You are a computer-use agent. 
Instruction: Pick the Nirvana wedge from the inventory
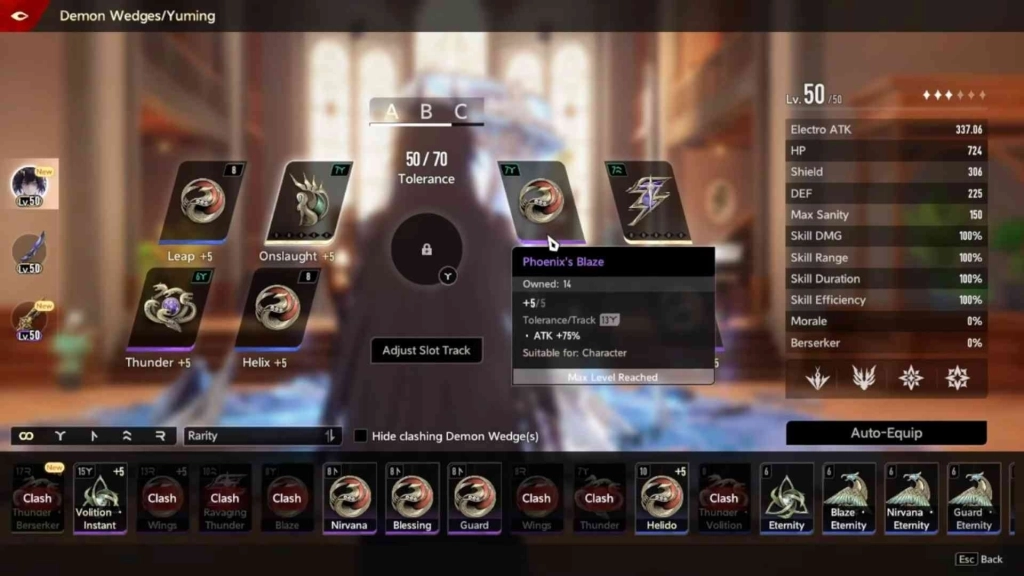pyautogui.click(x=349, y=497)
